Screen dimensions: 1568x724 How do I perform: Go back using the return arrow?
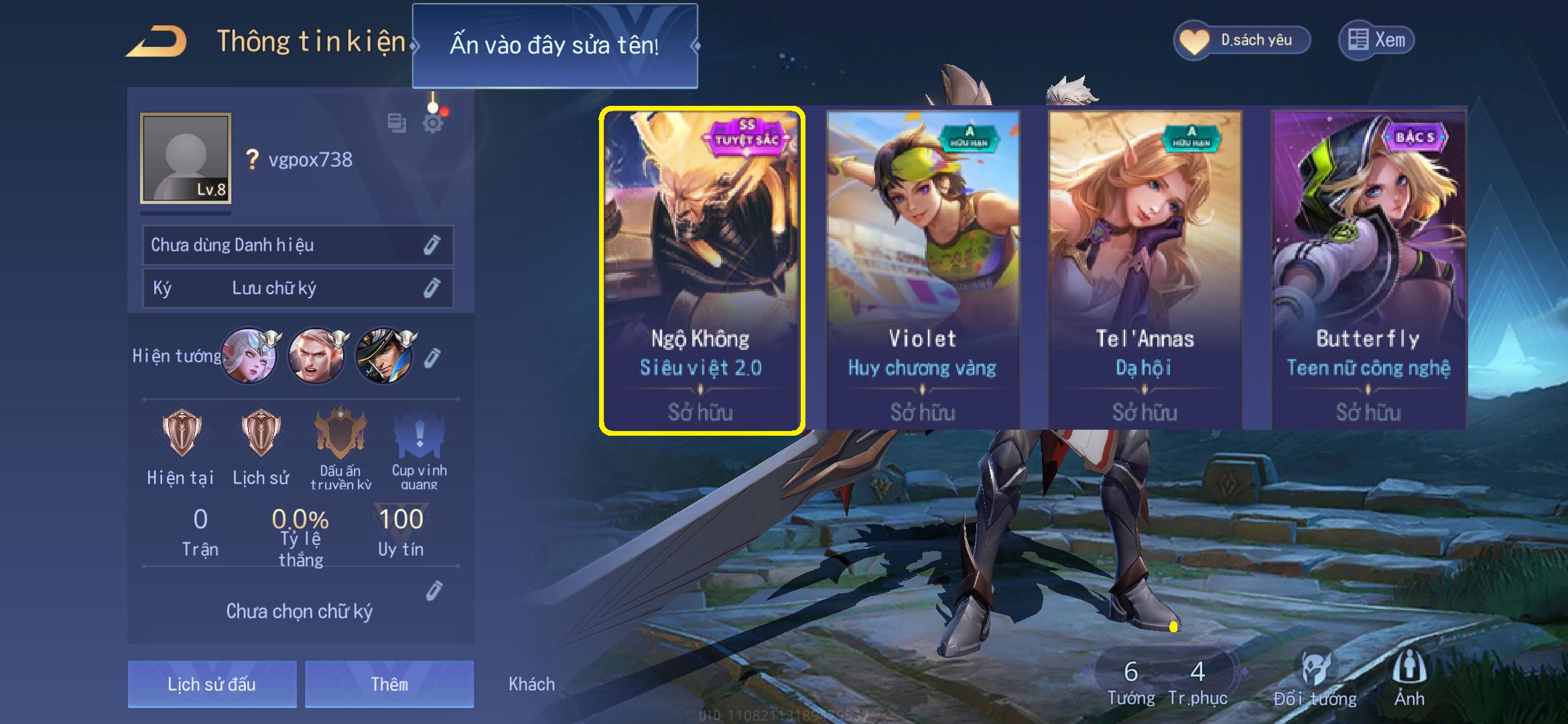tap(156, 42)
